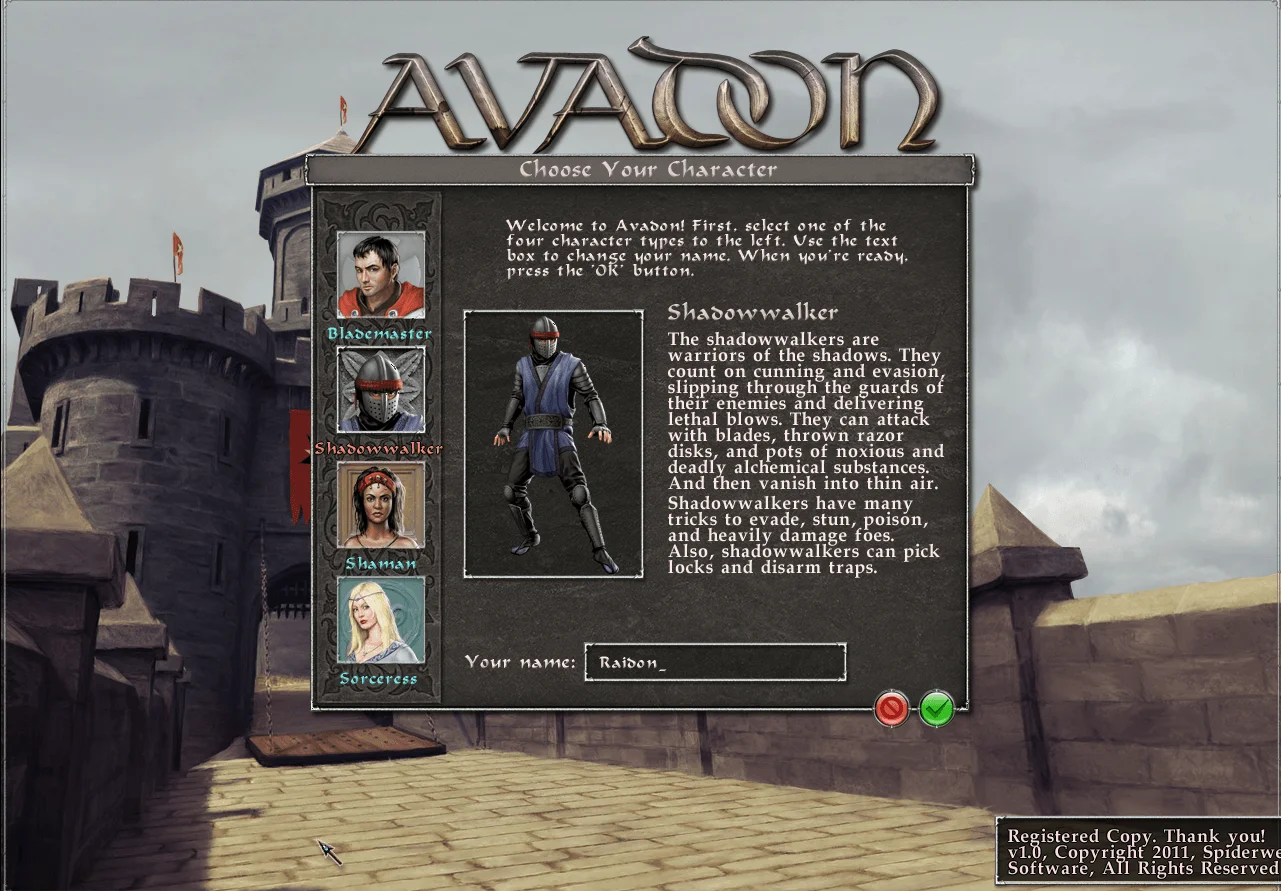Select the Shadowwalker character portrait

[382, 391]
